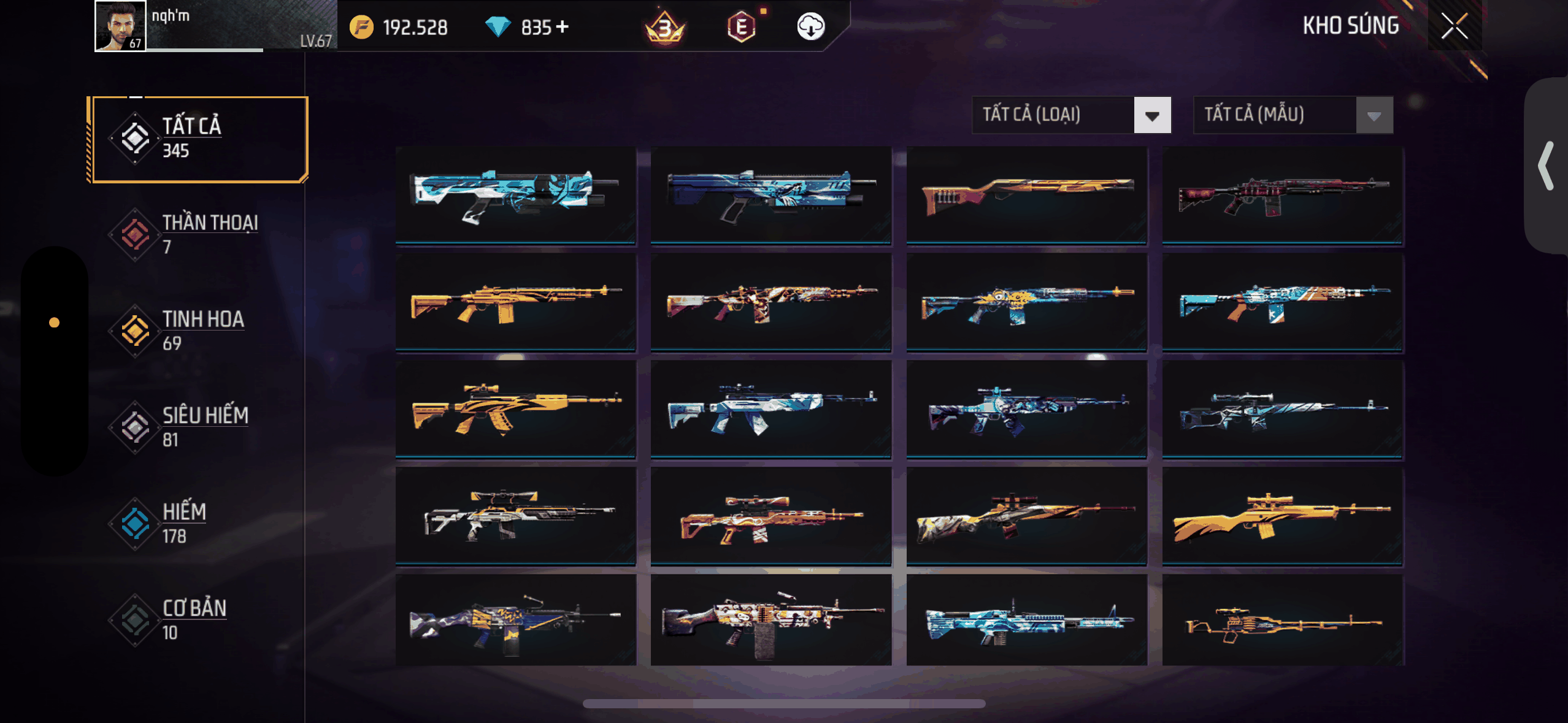Screen dimensions: 1568x723
Task: Expand the side panel arrow
Action: pyautogui.click(x=1546, y=166)
